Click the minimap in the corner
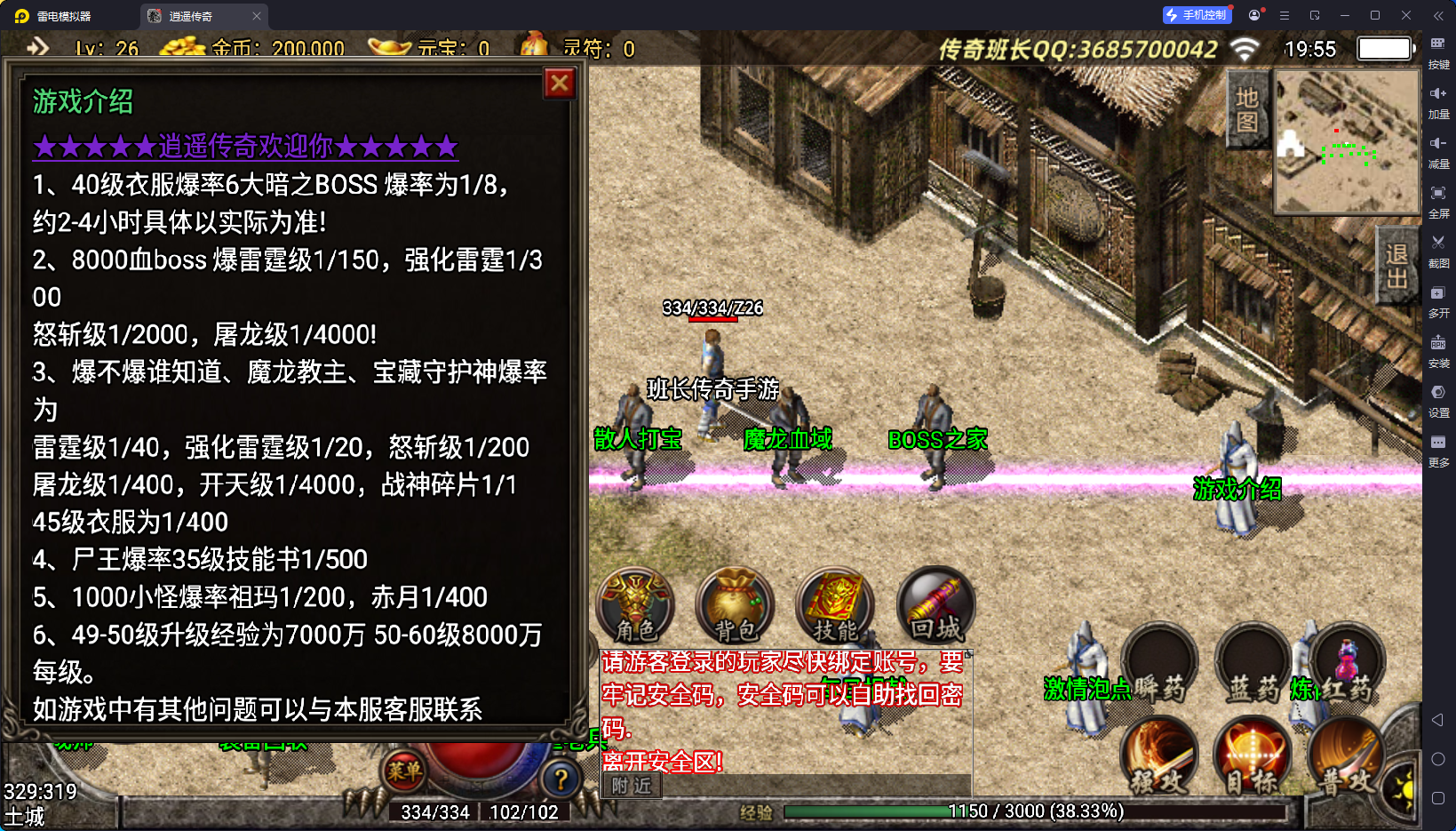This screenshot has height=831, width=1456. click(1347, 142)
